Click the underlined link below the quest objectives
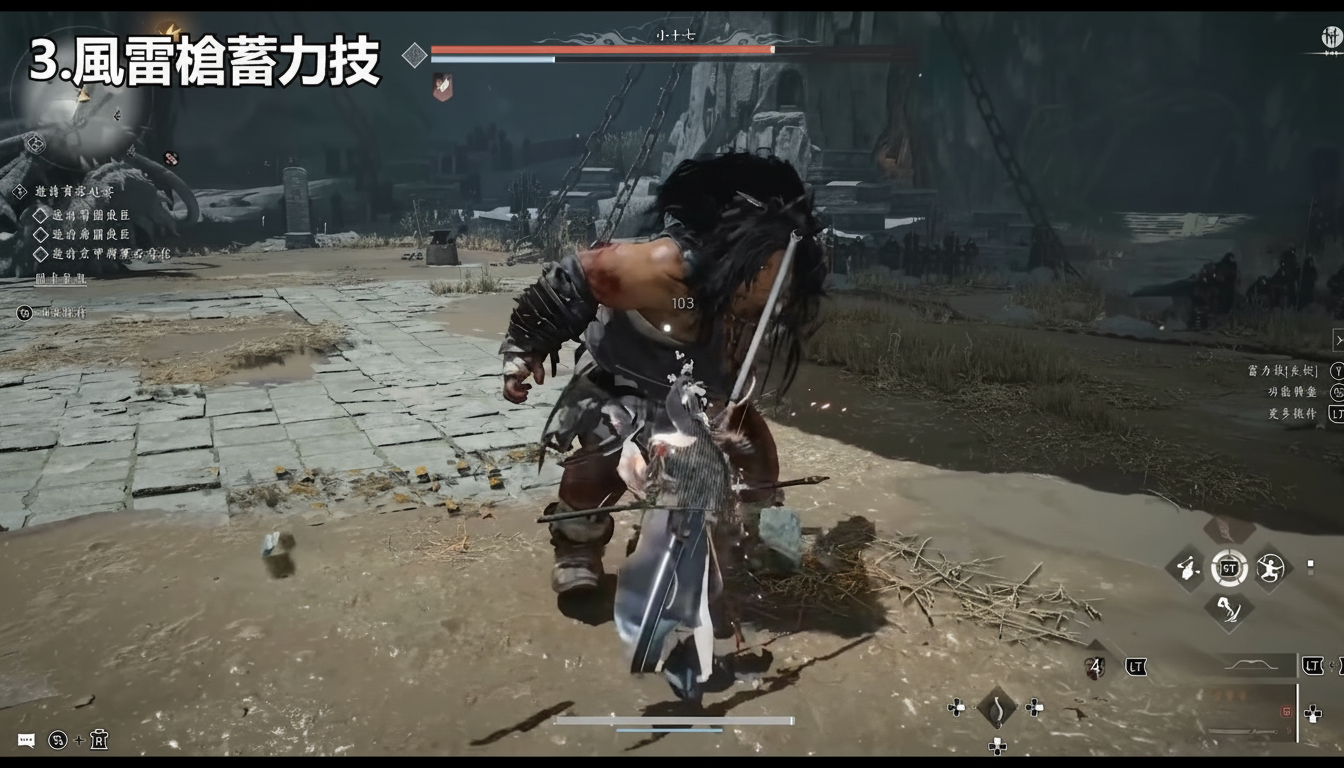The width and height of the screenshot is (1344, 768). tap(60, 280)
